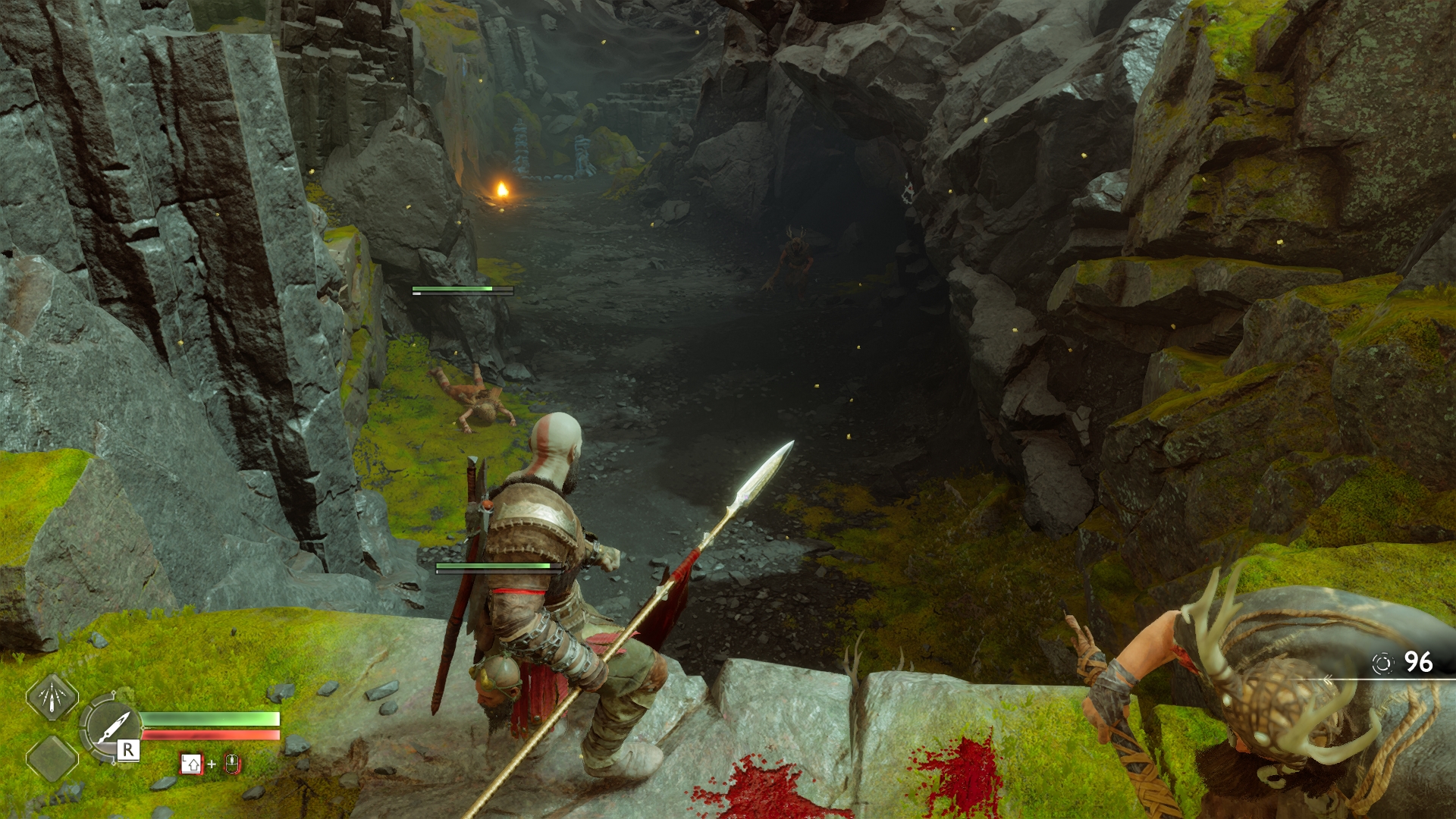The width and height of the screenshot is (1456, 819).
Task: Activate the spear burst runic attack icon
Action: point(52,698)
